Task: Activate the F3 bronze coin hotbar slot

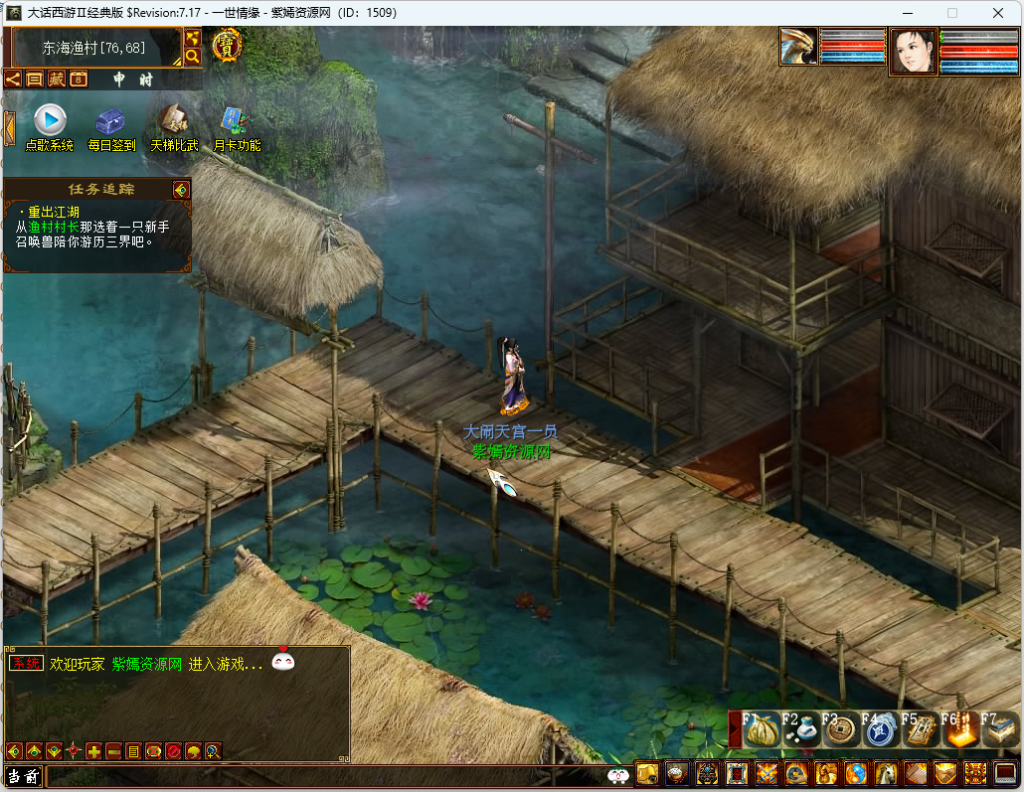Action: click(842, 730)
